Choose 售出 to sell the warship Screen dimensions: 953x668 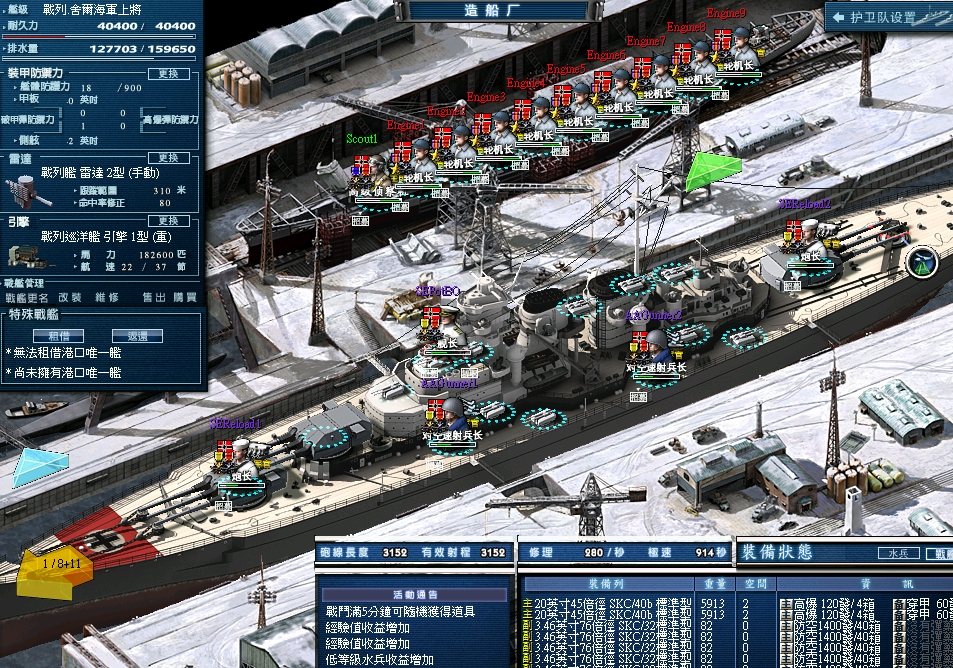click(x=154, y=297)
